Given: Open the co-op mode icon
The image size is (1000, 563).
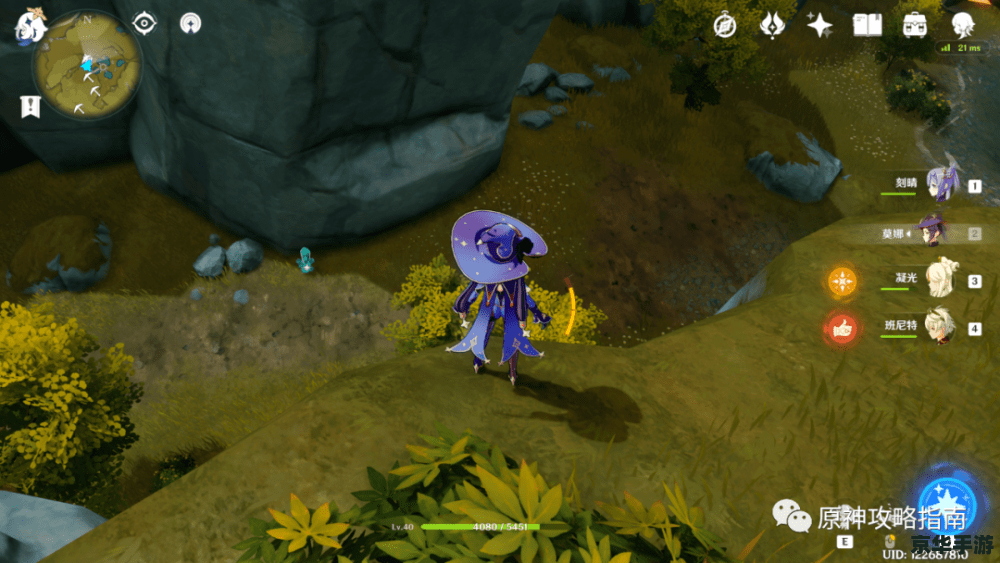Looking at the screenshot, I should pyautogui.click(x=190, y=24).
